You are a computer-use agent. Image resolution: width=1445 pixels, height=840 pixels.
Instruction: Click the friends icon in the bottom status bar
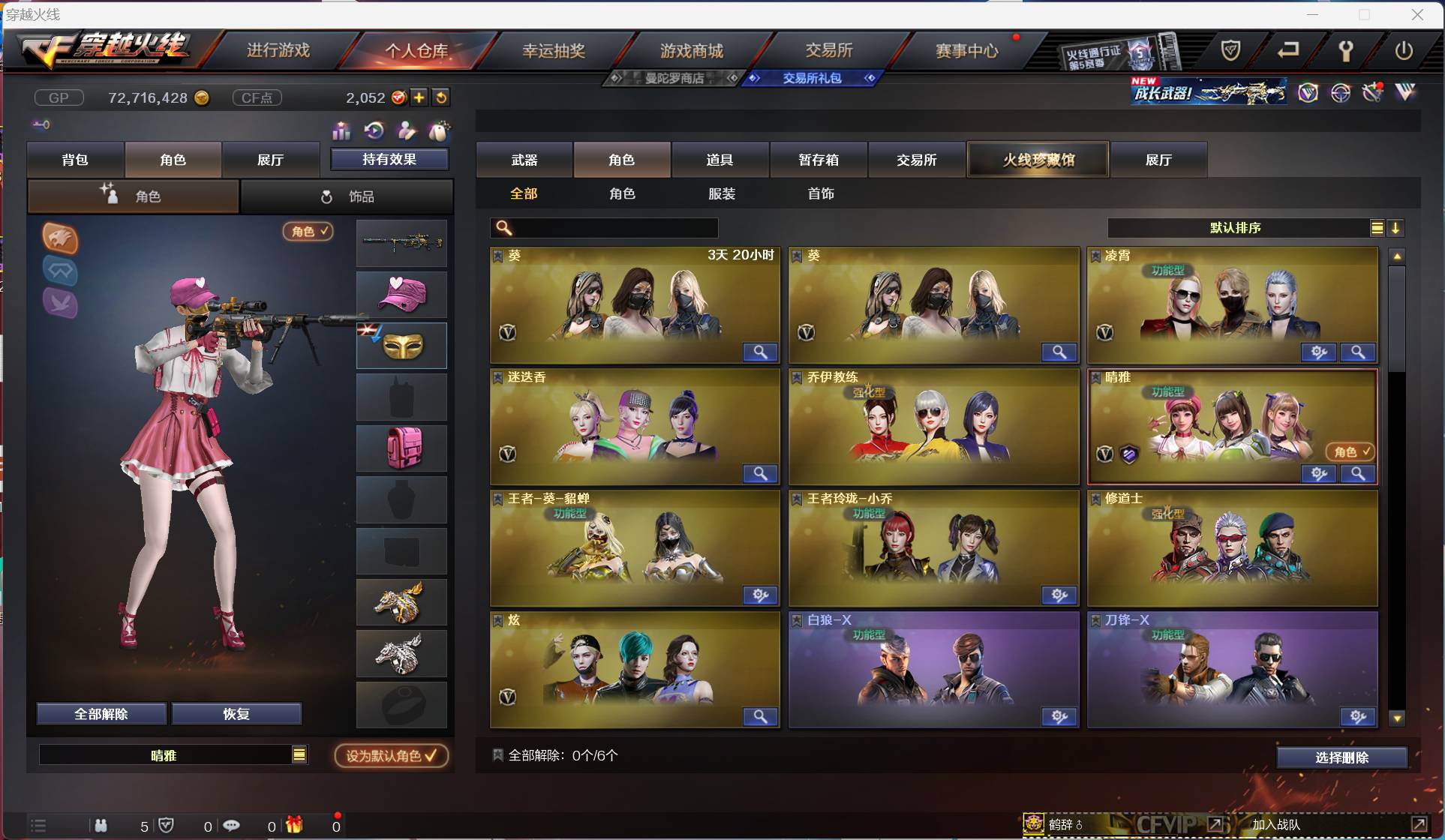point(101,826)
